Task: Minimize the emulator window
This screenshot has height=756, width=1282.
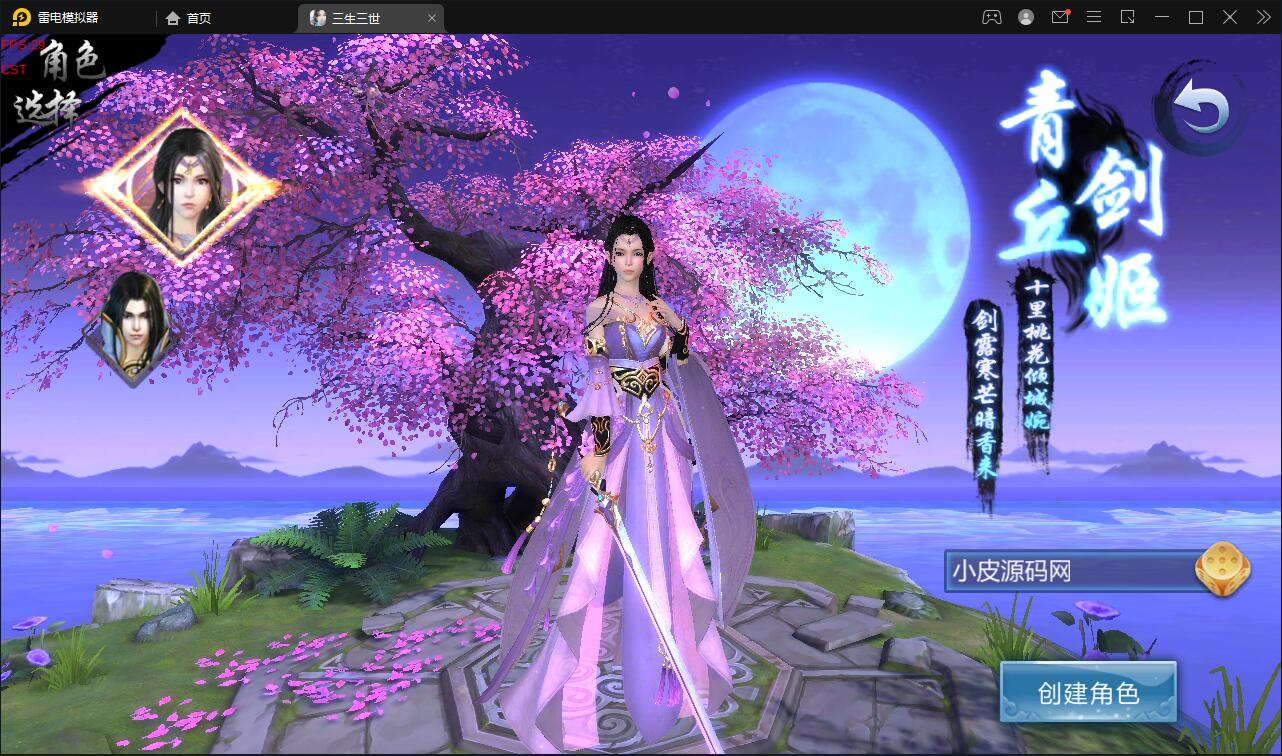Action: pos(1163,17)
